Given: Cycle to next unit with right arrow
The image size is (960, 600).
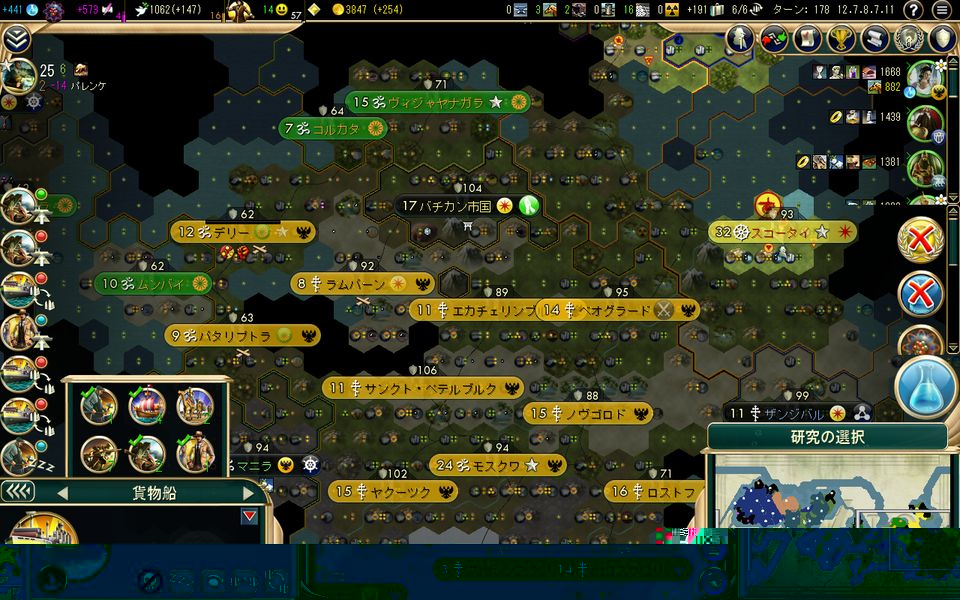Looking at the screenshot, I should click(249, 493).
